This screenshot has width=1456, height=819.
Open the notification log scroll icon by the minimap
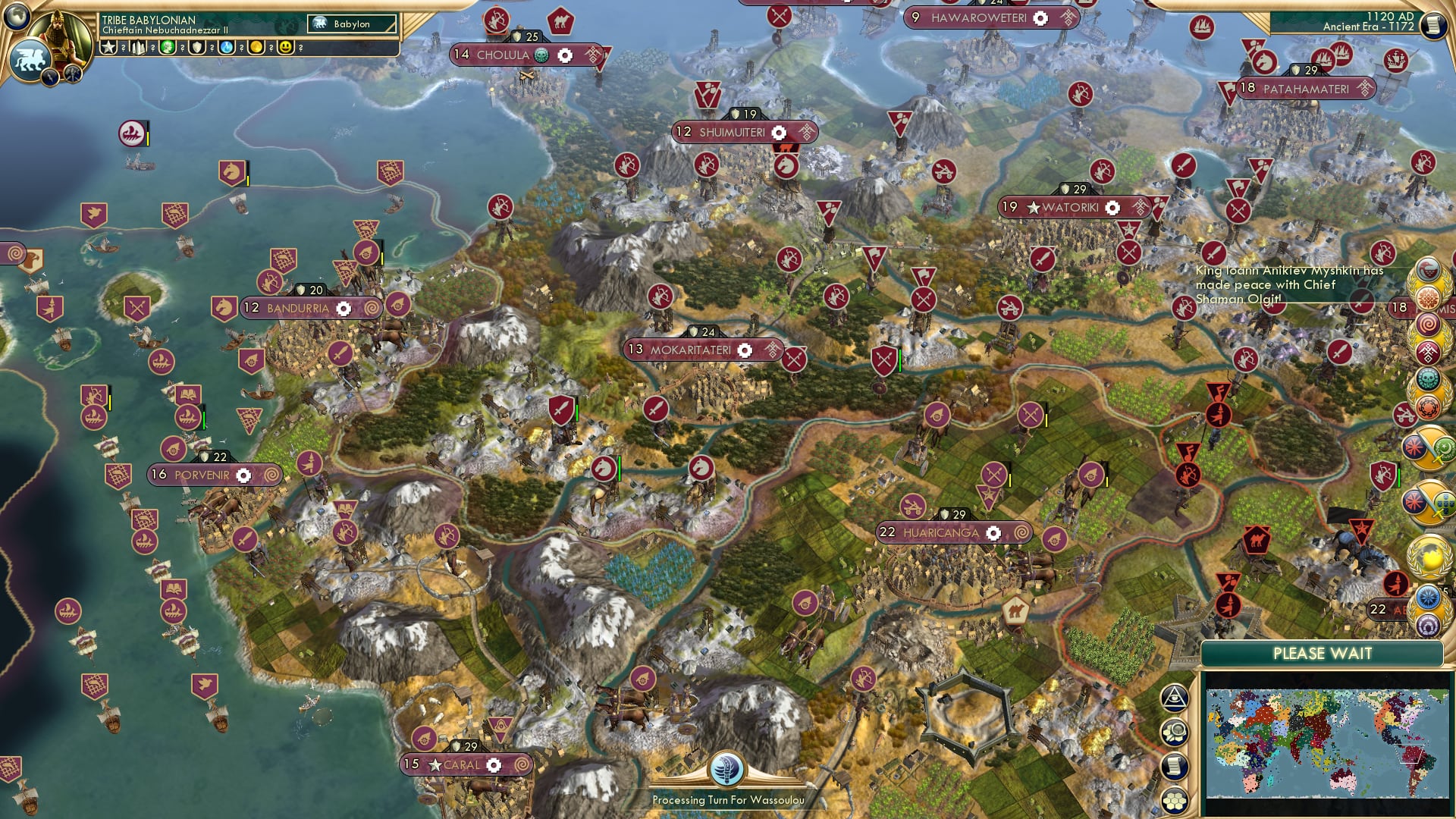point(1175,765)
